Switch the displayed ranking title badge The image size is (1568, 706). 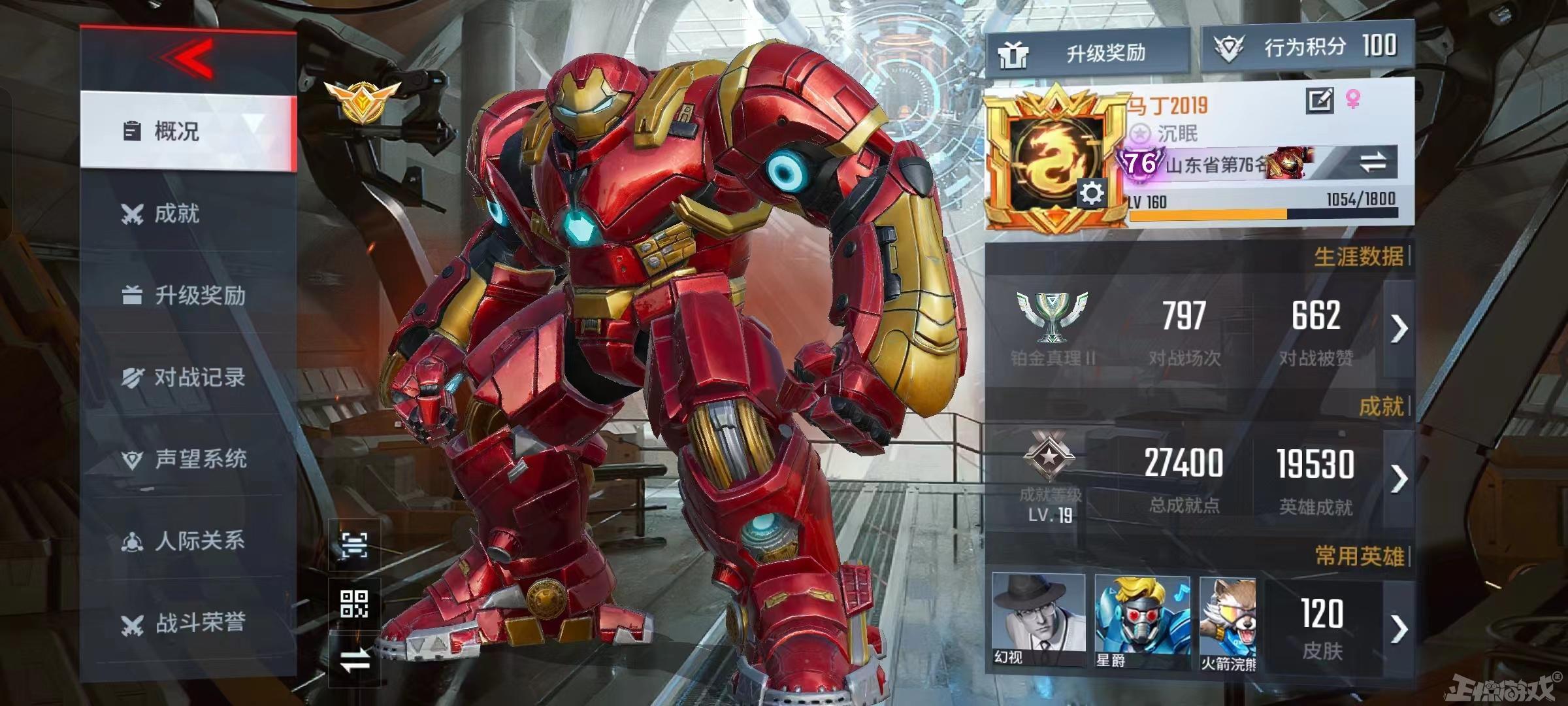[x=1373, y=163]
